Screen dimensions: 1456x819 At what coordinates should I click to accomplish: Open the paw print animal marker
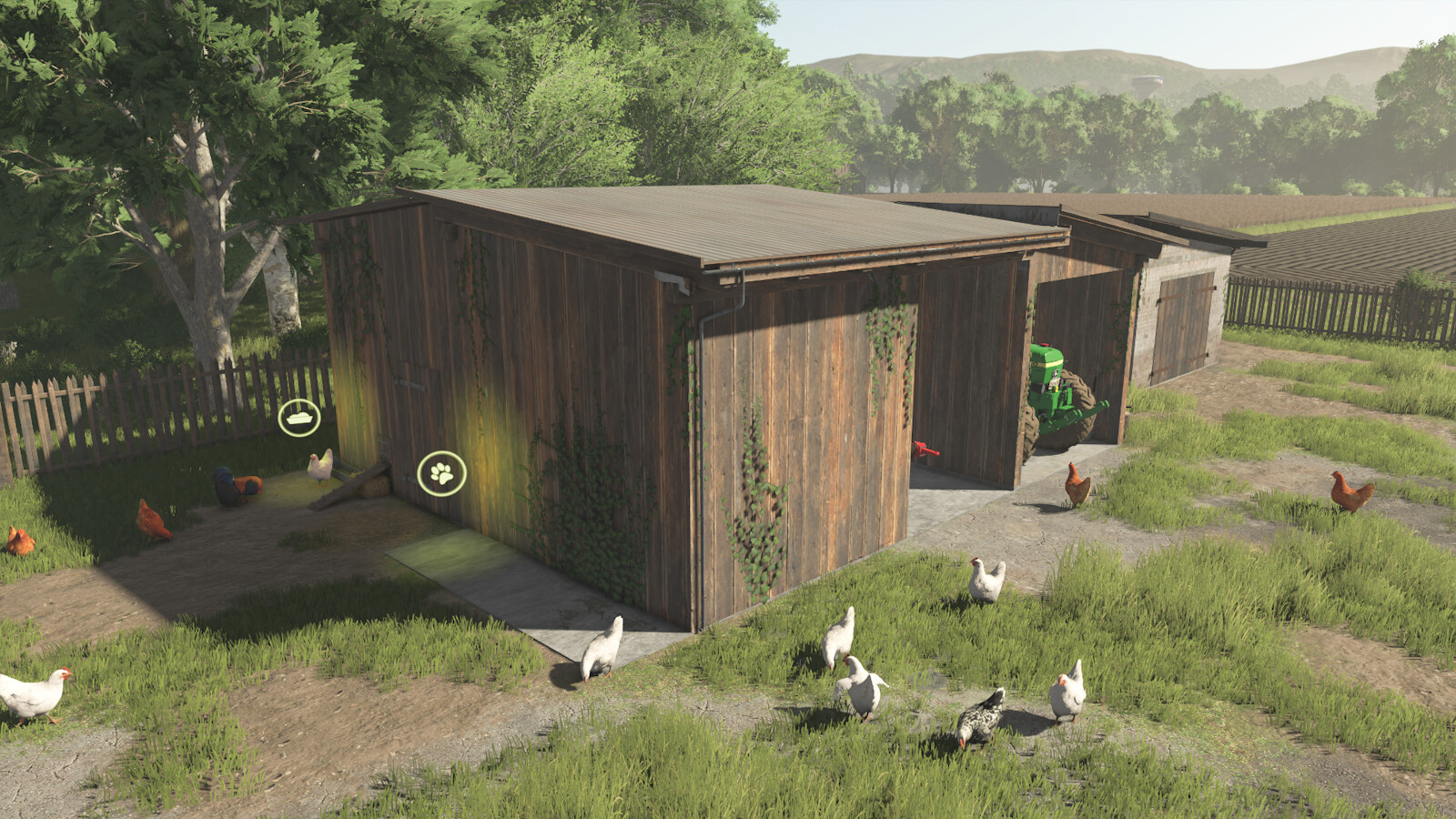point(441,473)
